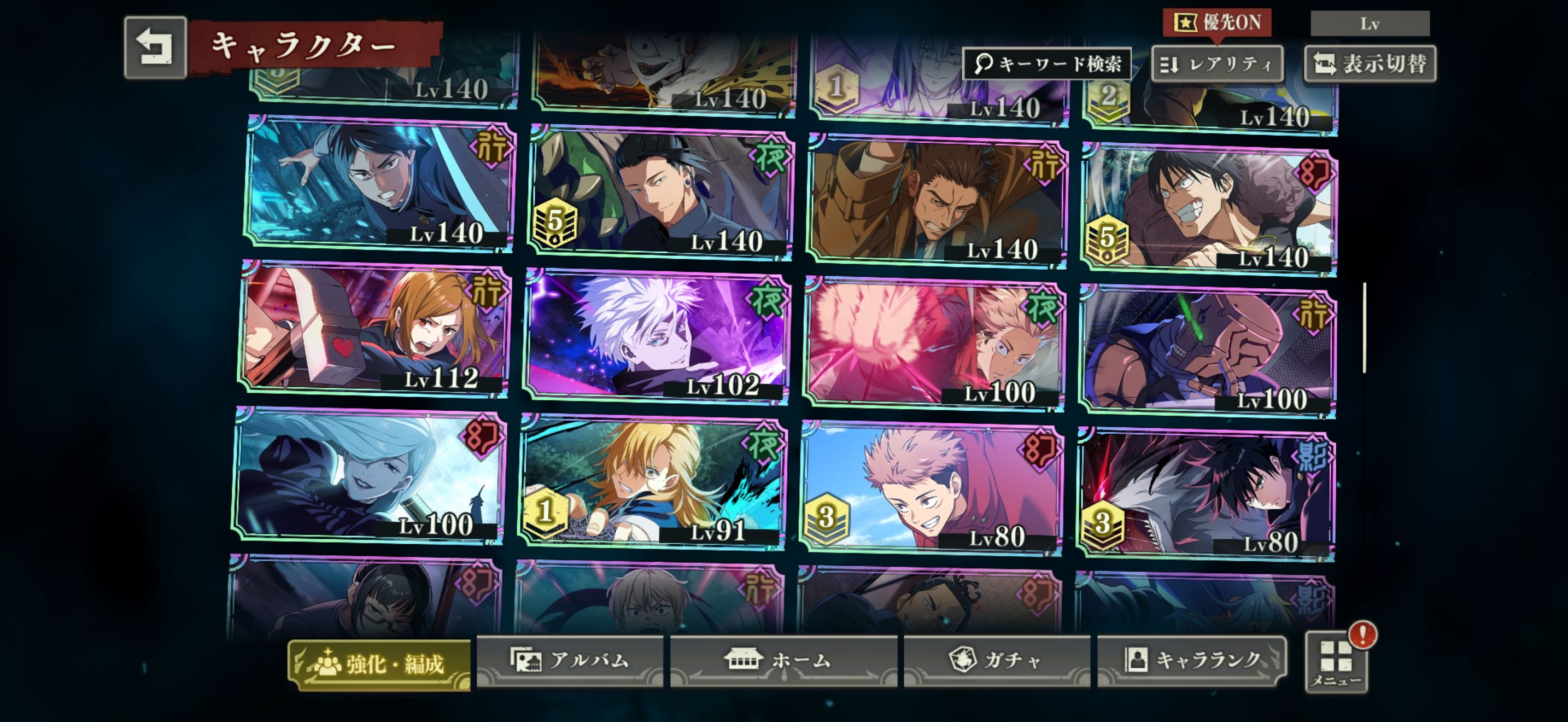This screenshot has width=1568, height=722.
Task: Toggle the 優先ON priority badge
Action: (1217, 23)
